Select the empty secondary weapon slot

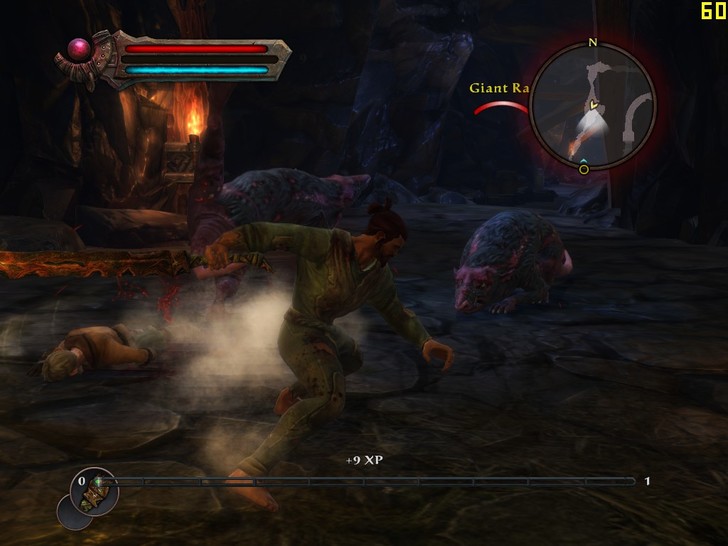[73, 512]
